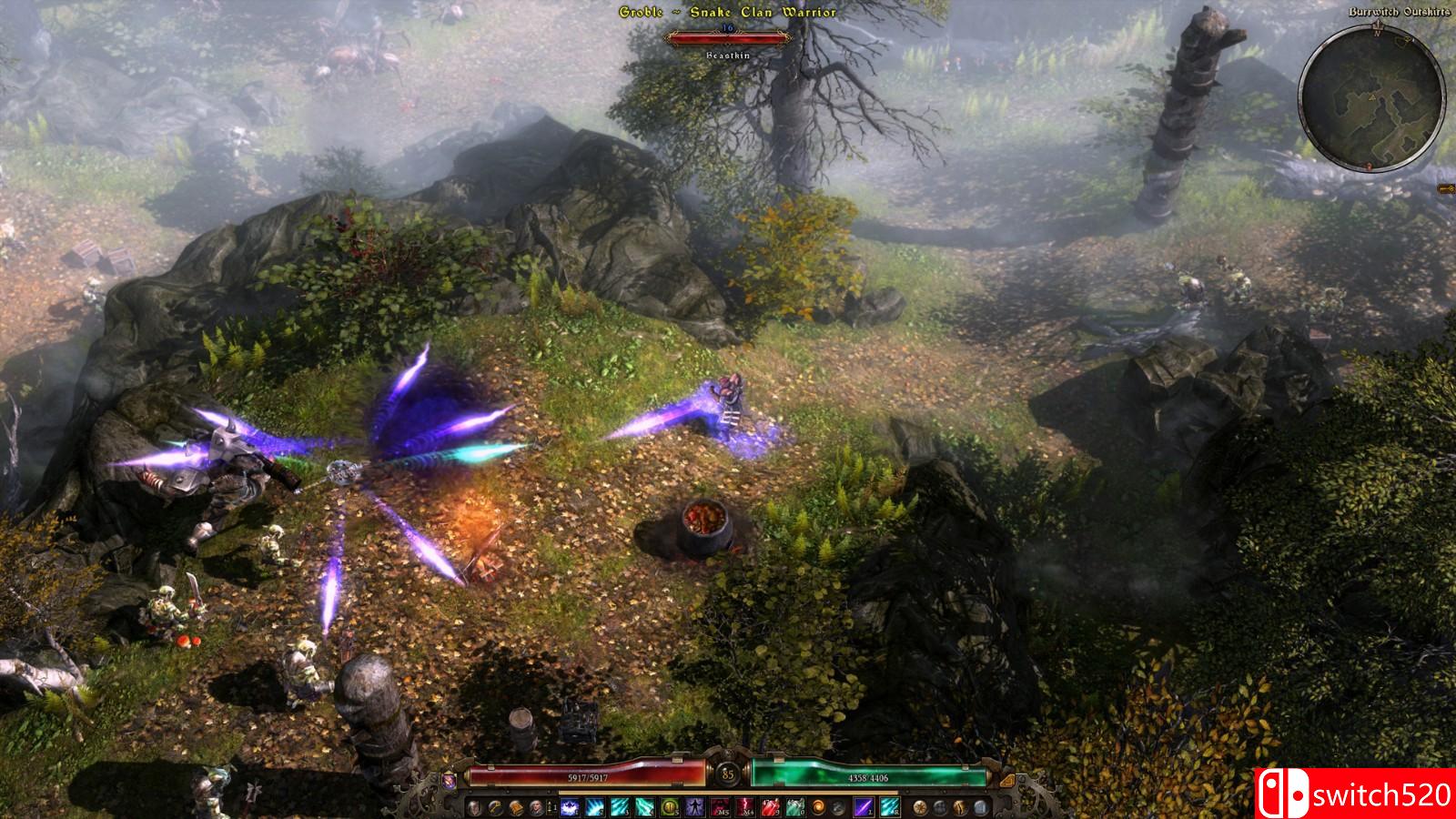Toggle the orange orb skill on the hotbar
Image resolution: width=1456 pixels, height=819 pixels.
click(x=818, y=807)
